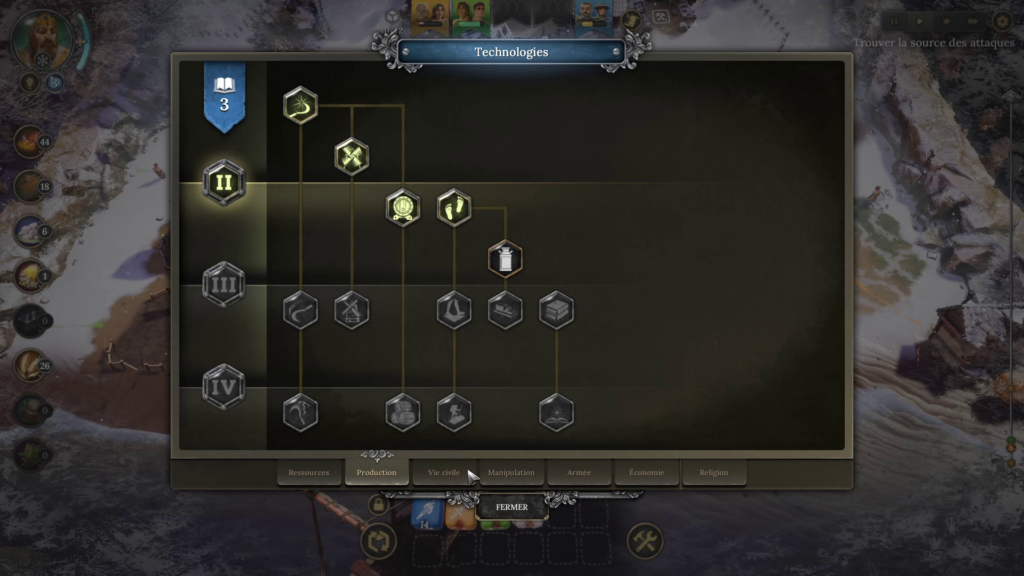Show the Manipulation technologies tab
This screenshot has height=576, width=1024.
511,472
